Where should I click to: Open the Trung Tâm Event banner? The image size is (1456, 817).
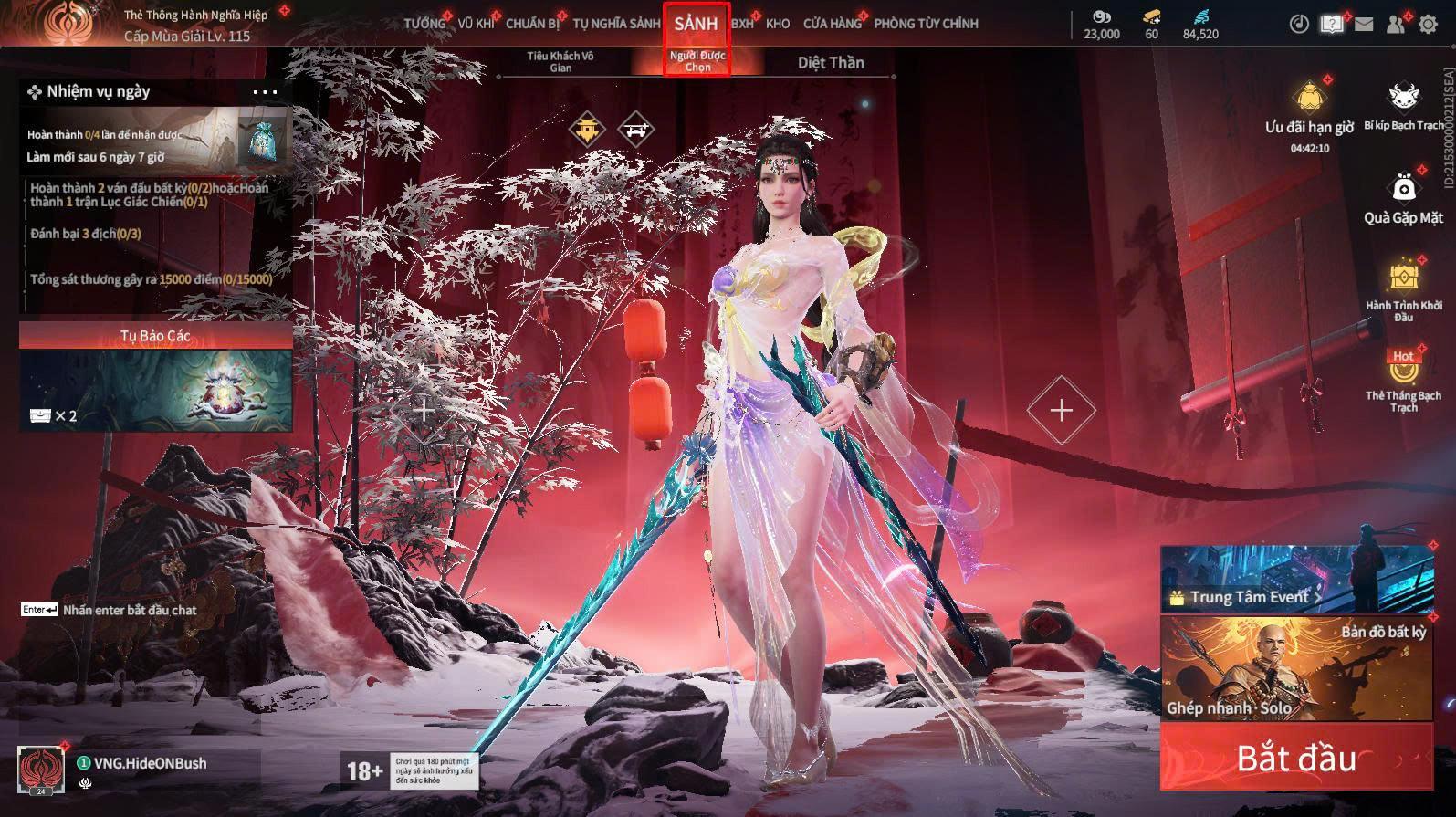pos(1296,580)
